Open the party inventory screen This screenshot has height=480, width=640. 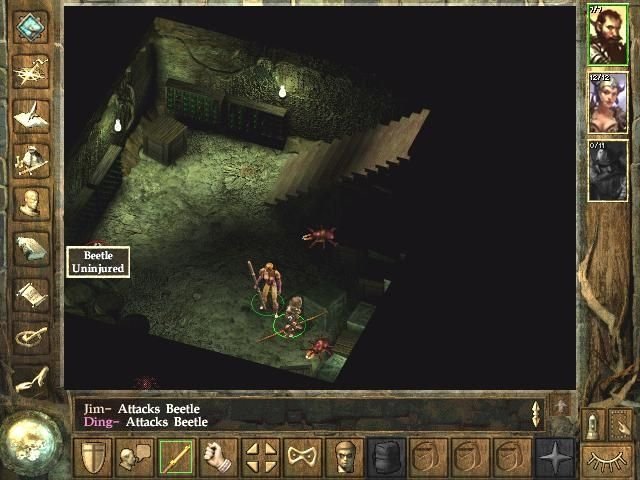32,158
